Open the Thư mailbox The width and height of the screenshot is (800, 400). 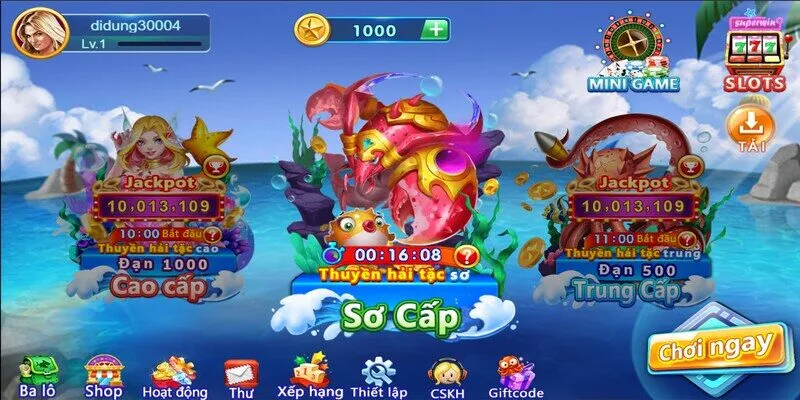click(x=238, y=377)
